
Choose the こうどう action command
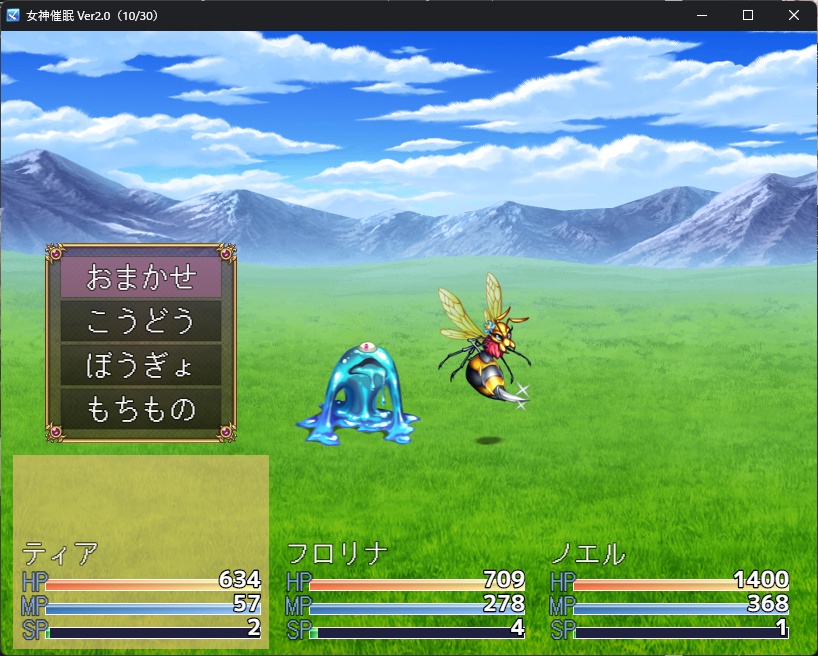coord(141,321)
